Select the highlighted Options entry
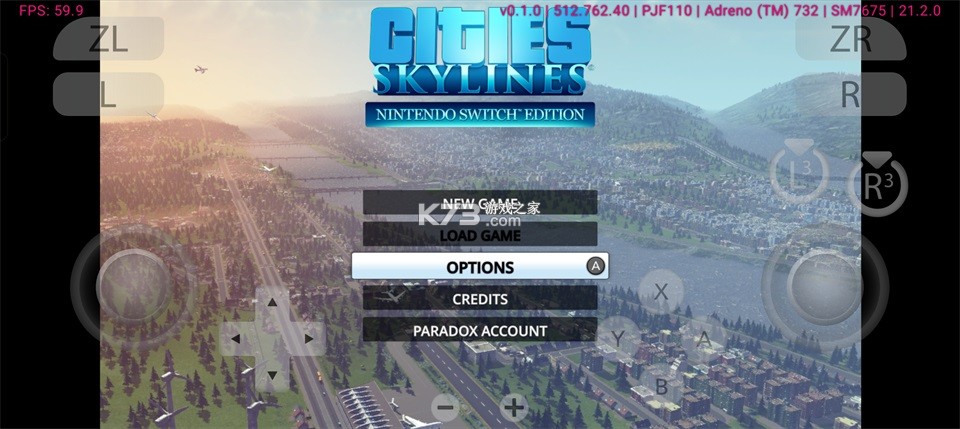 pos(480,267)
